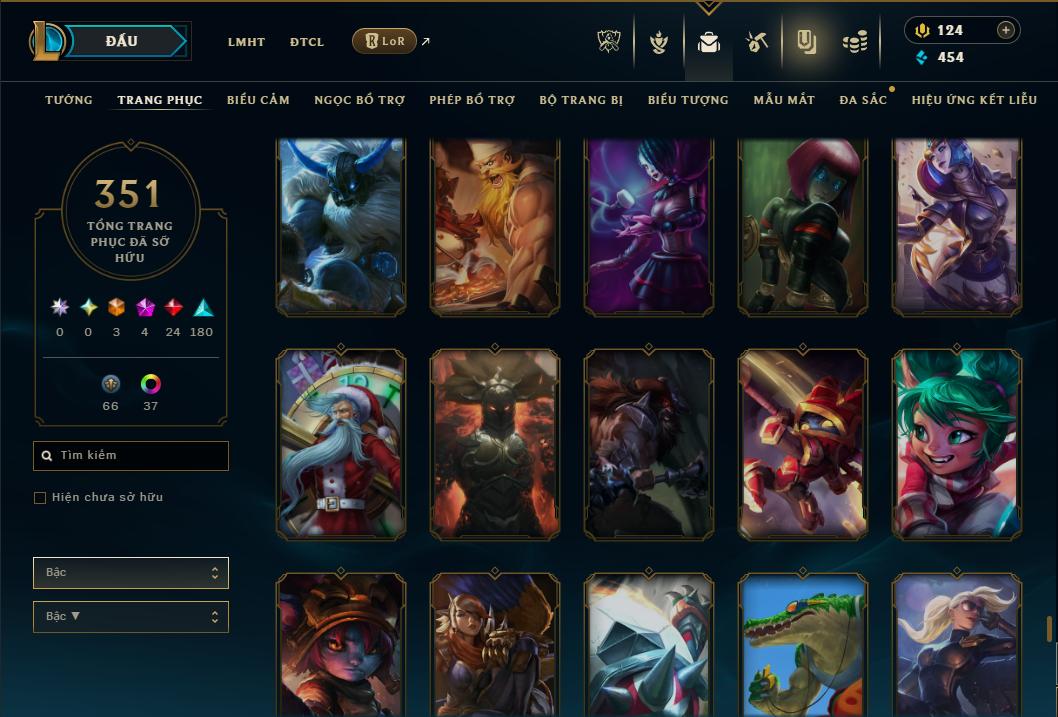Launch the LoR button

tap(384, 41)
